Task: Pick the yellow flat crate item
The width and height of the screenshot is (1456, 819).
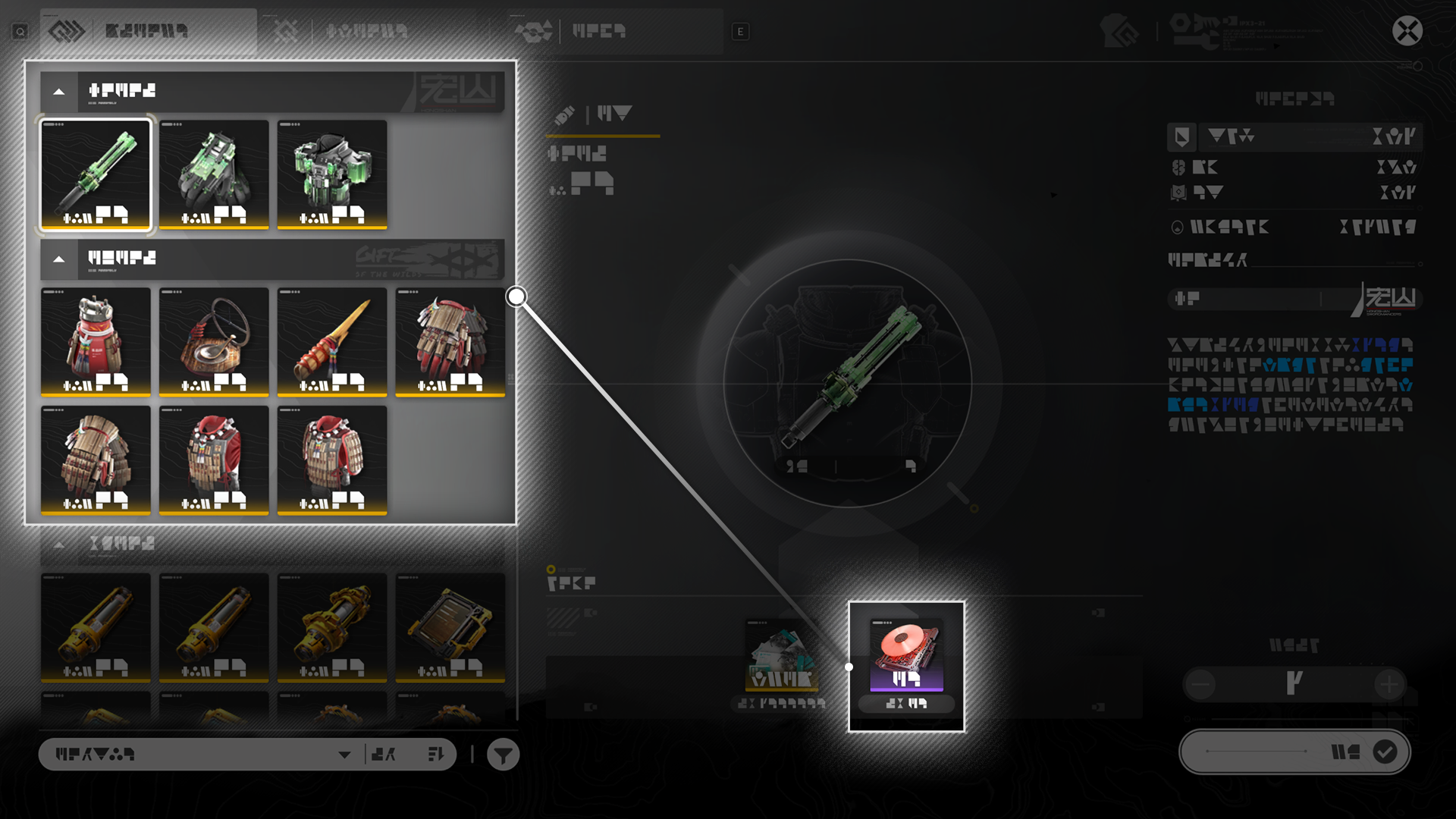Action: pos(450,627)
